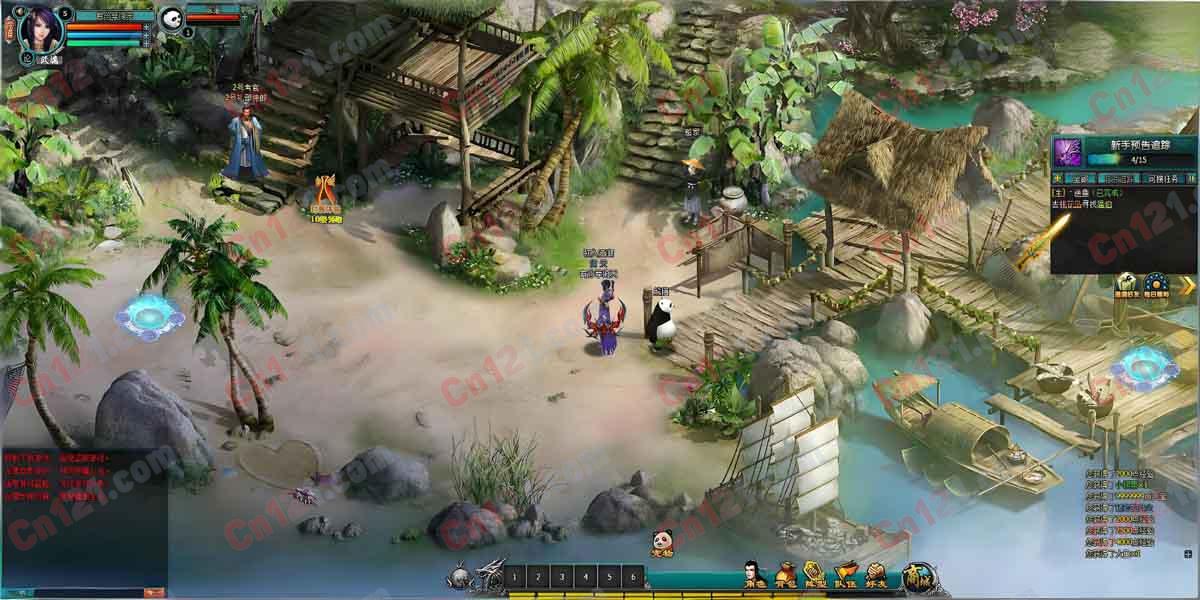Open the team flag menu icon
This screenshot has width=1200, height=600.
(x=846, y=574)
